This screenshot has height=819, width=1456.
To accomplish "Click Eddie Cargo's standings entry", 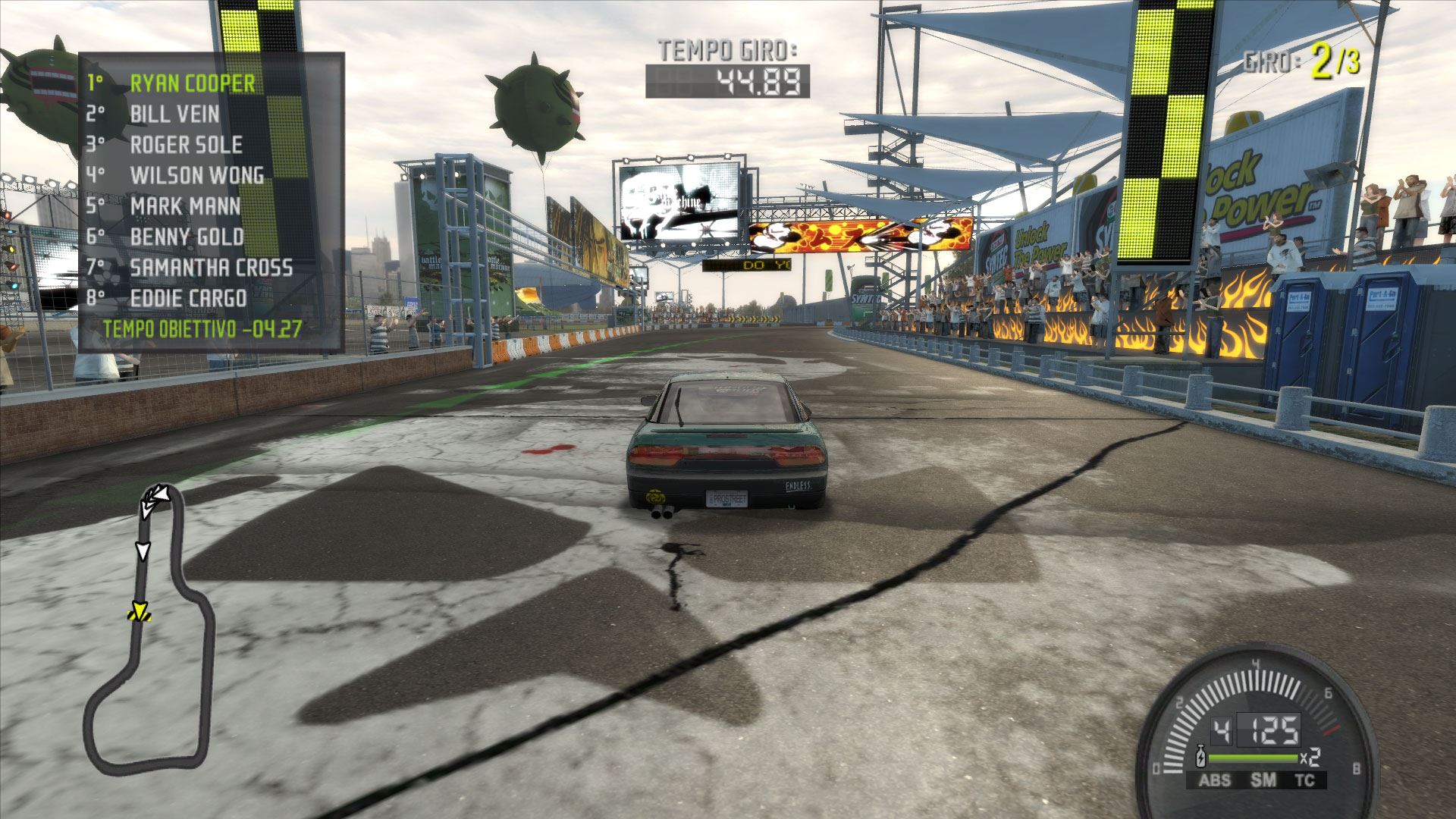I will coord(188,299).
